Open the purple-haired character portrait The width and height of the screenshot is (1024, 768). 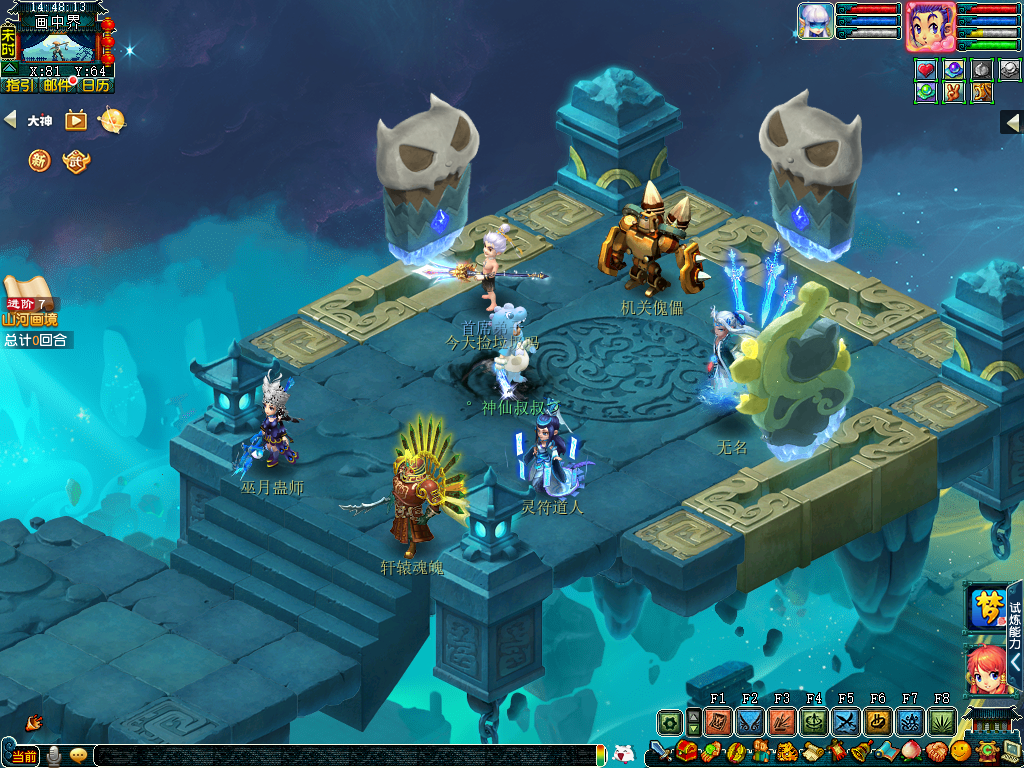pos(930,25)
